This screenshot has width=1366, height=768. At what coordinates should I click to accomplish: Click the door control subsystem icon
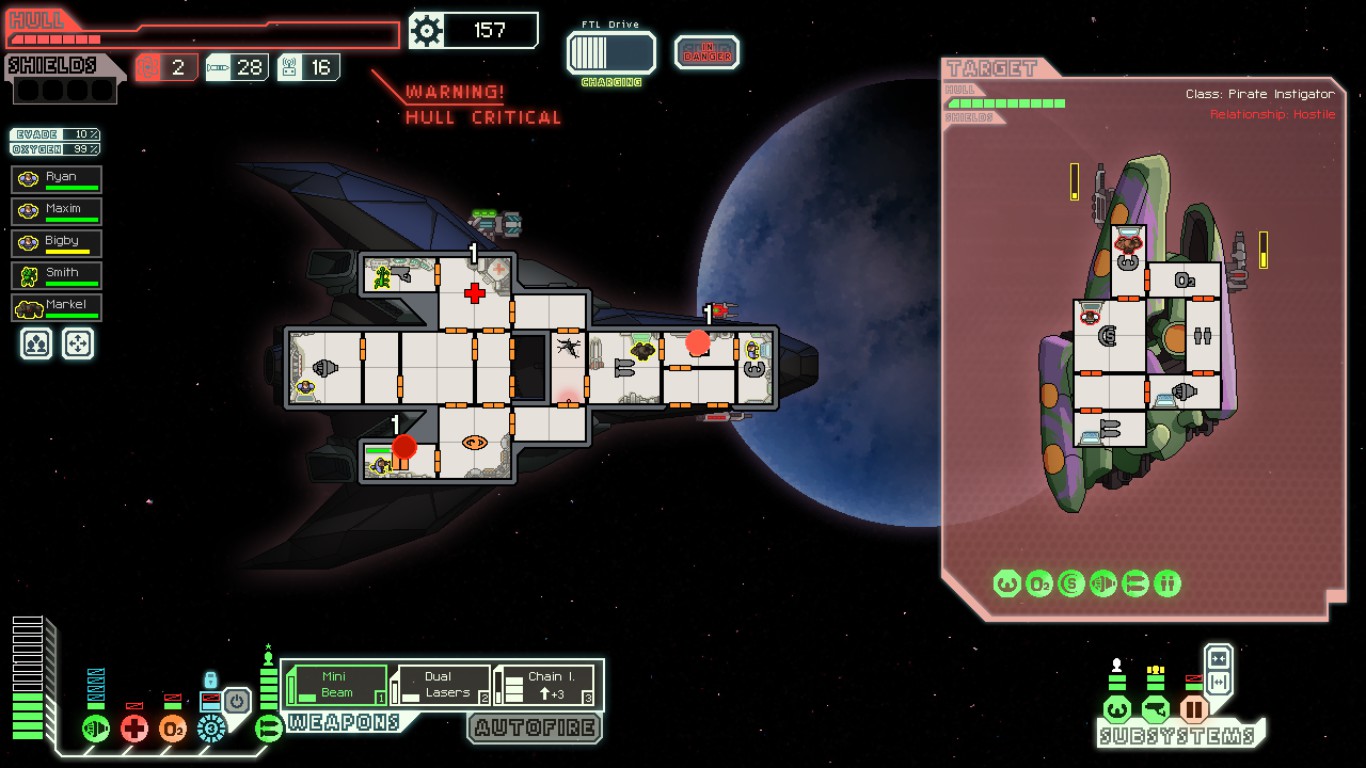(x=1193, y=710)
